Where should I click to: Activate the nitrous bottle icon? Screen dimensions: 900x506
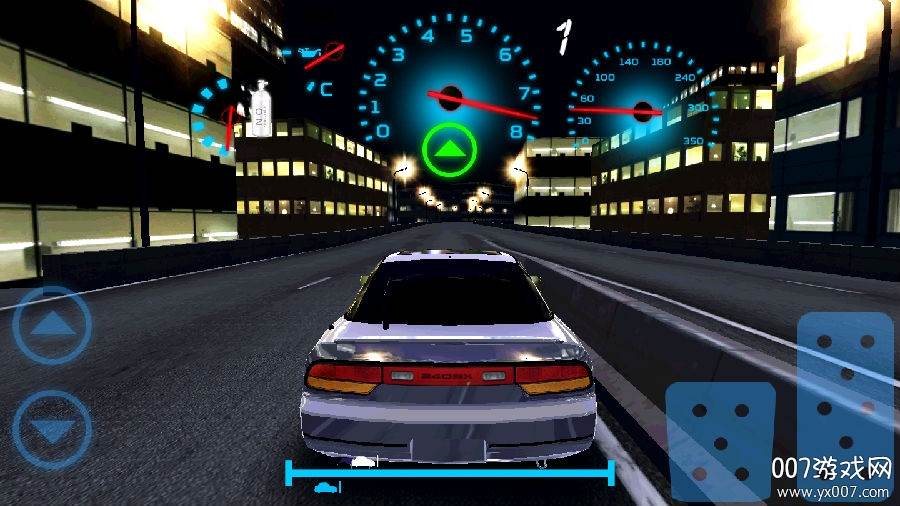coord(261,107)
